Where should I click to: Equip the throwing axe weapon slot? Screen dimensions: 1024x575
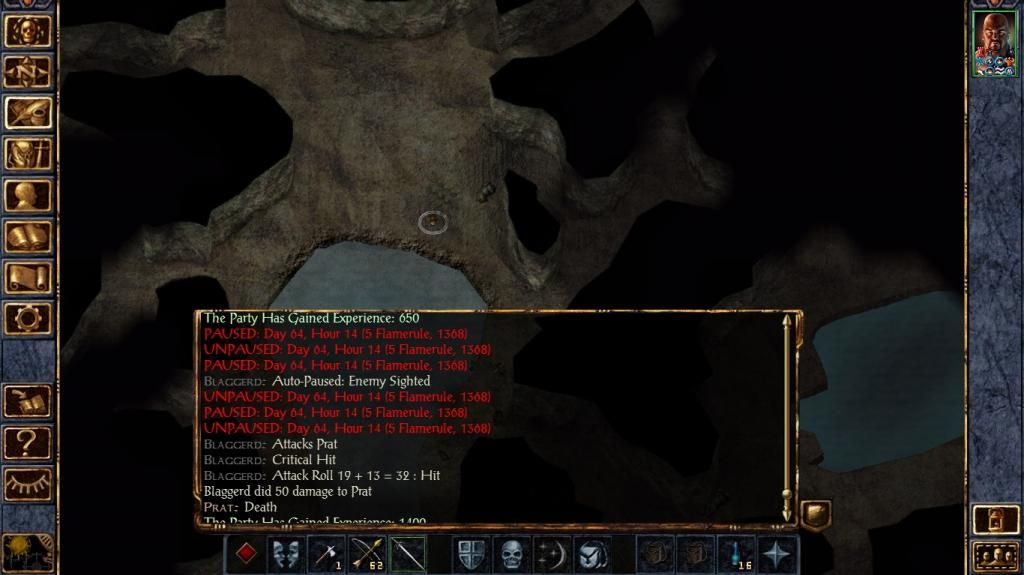(328, 553)
